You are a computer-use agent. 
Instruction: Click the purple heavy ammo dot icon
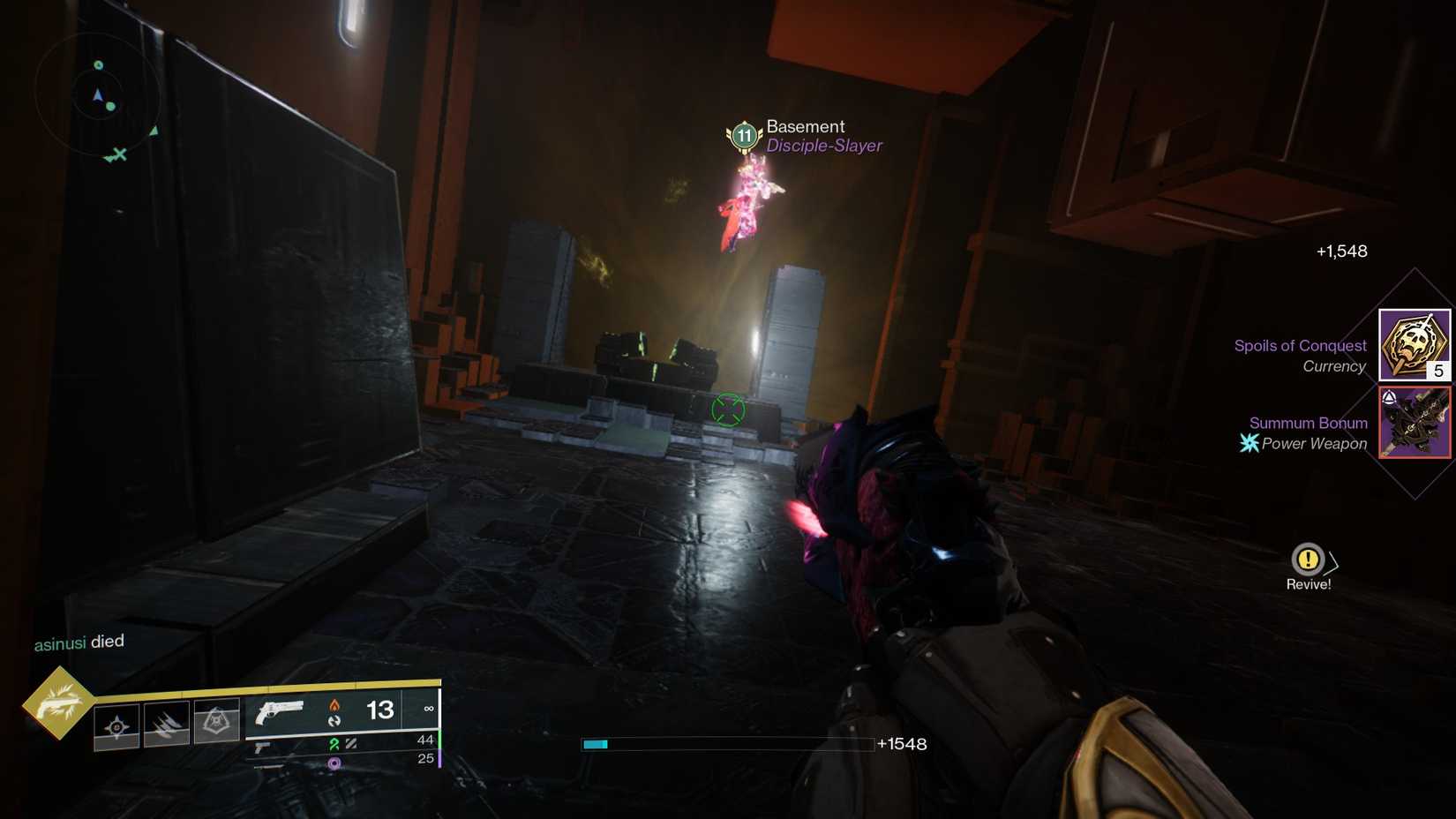point(334,763)
